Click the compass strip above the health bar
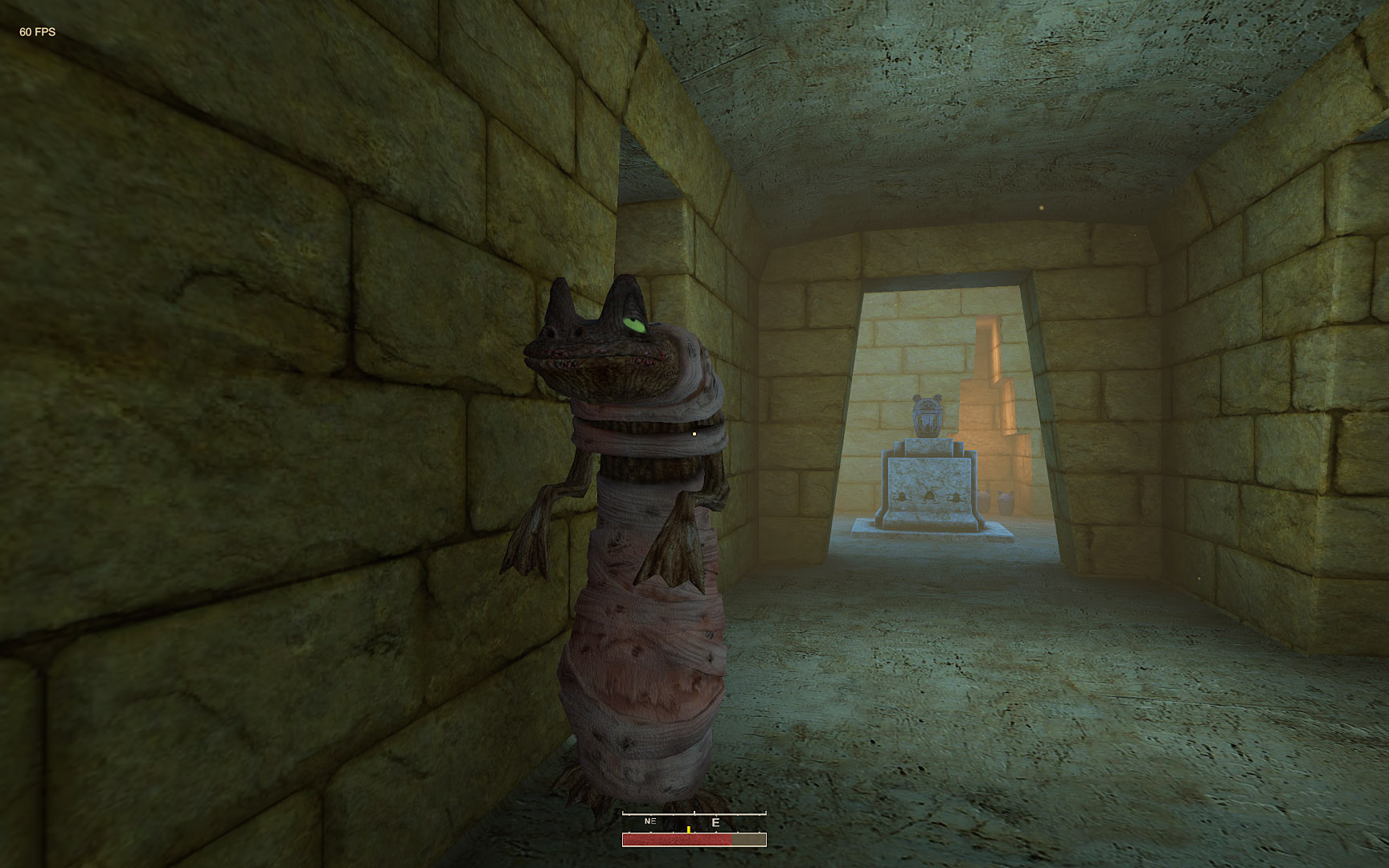Image resolution: width=1389 pixels, height=868 pixels. pos(694,821)
